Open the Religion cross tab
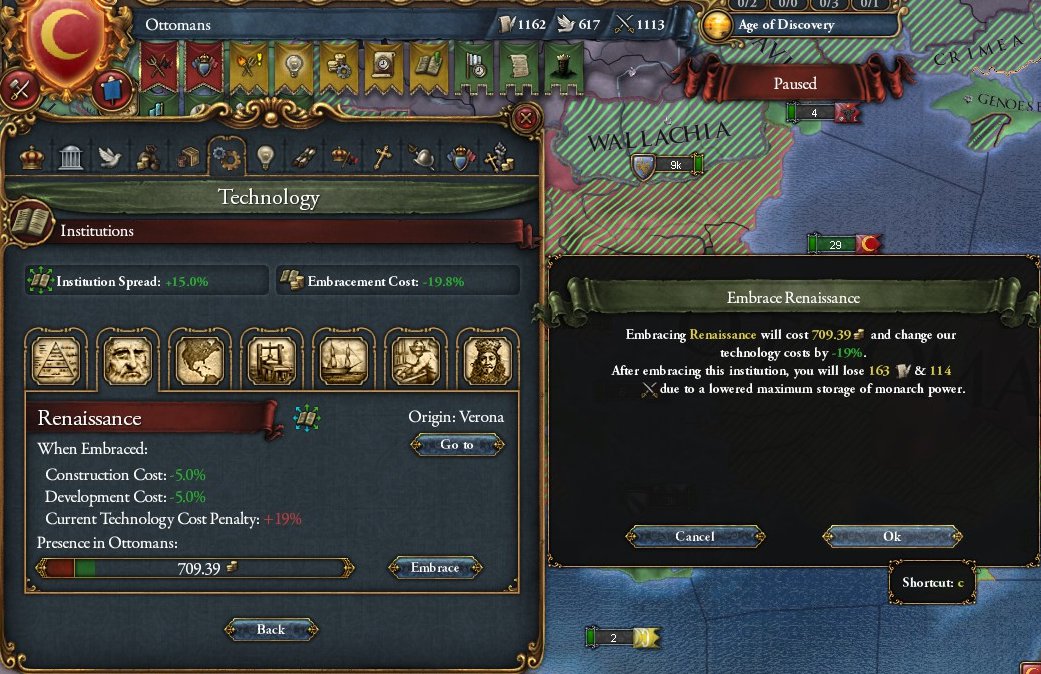 381,157
